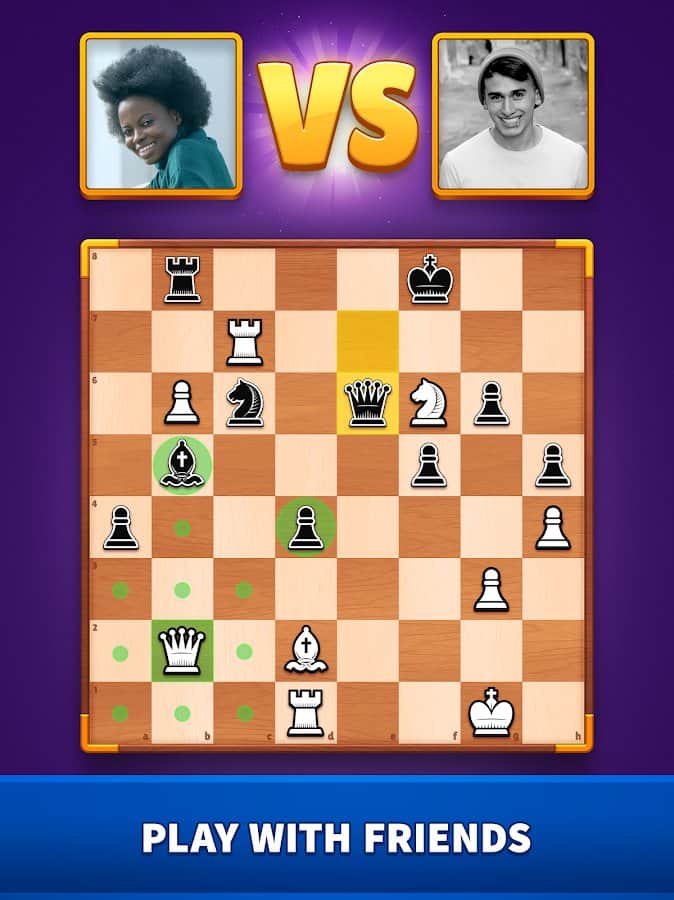674x900 pixels.
Task: Choose the white bishop on d2
Action: click(x=306, y=651)
